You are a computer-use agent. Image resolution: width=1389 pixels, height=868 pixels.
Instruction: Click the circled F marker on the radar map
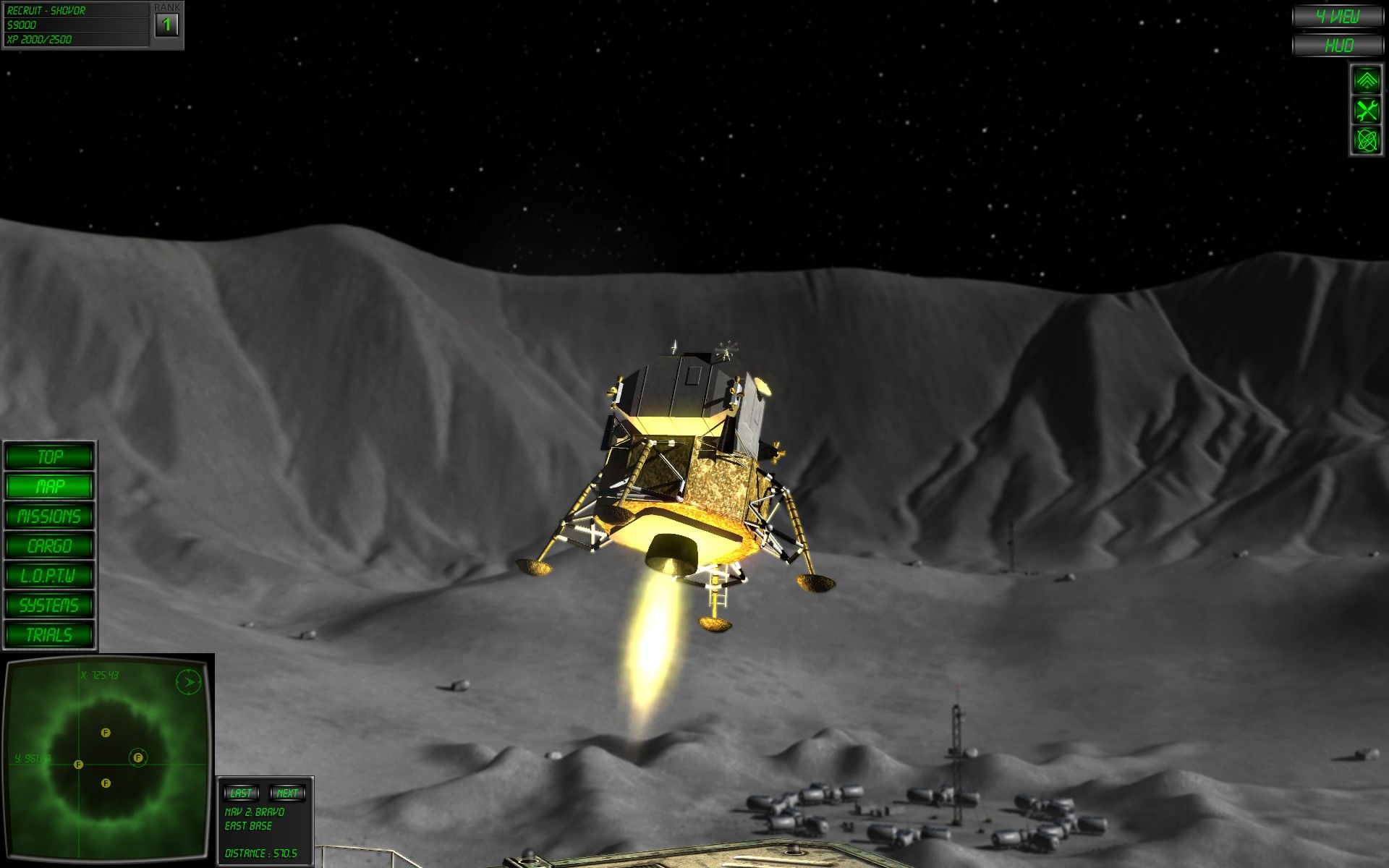(138, 757)
